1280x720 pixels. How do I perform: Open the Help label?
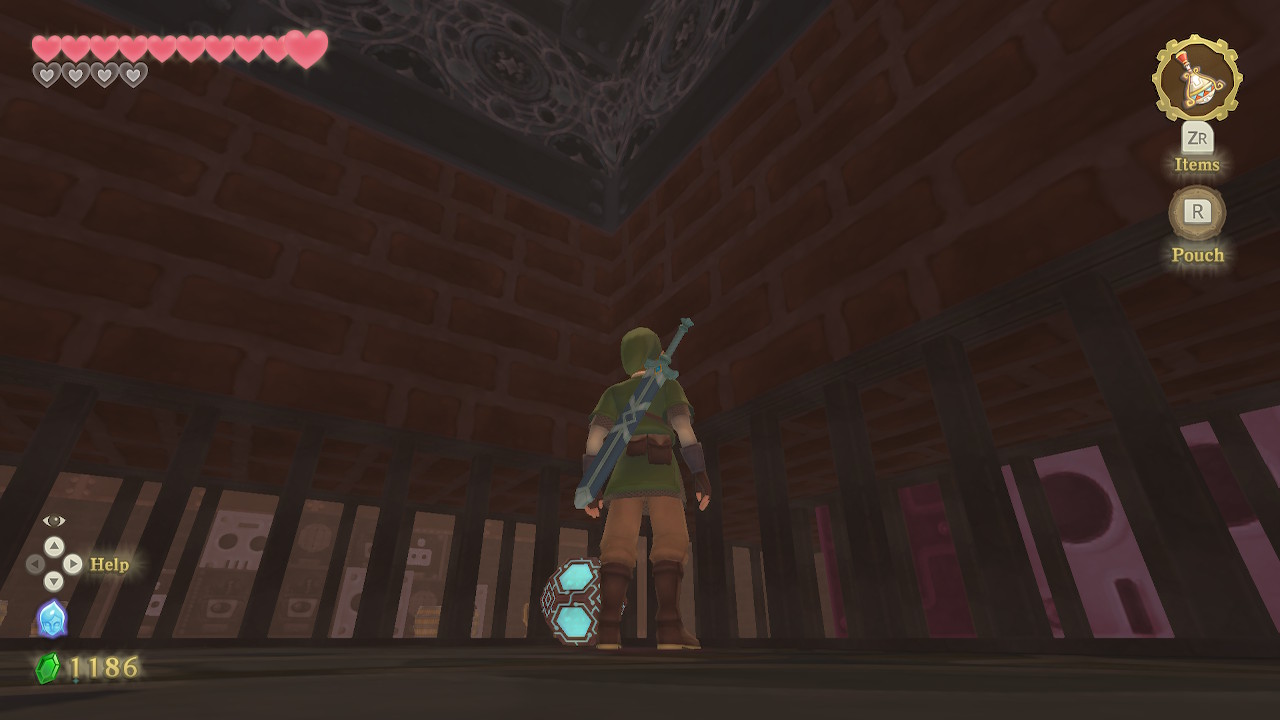click(x=109, y=565)
